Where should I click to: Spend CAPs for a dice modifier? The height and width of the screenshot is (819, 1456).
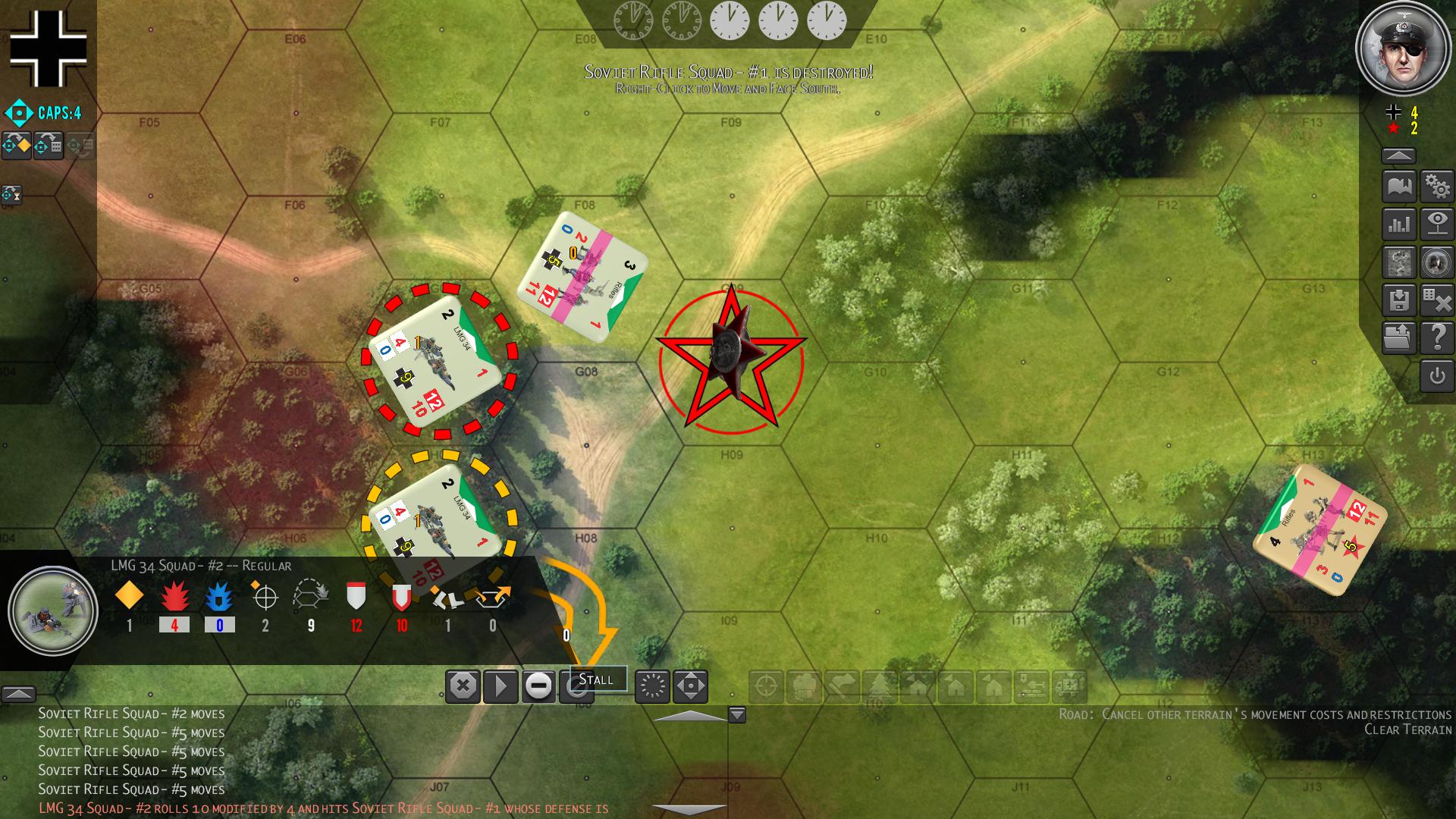pyautogui.click(x=49, y=145)
